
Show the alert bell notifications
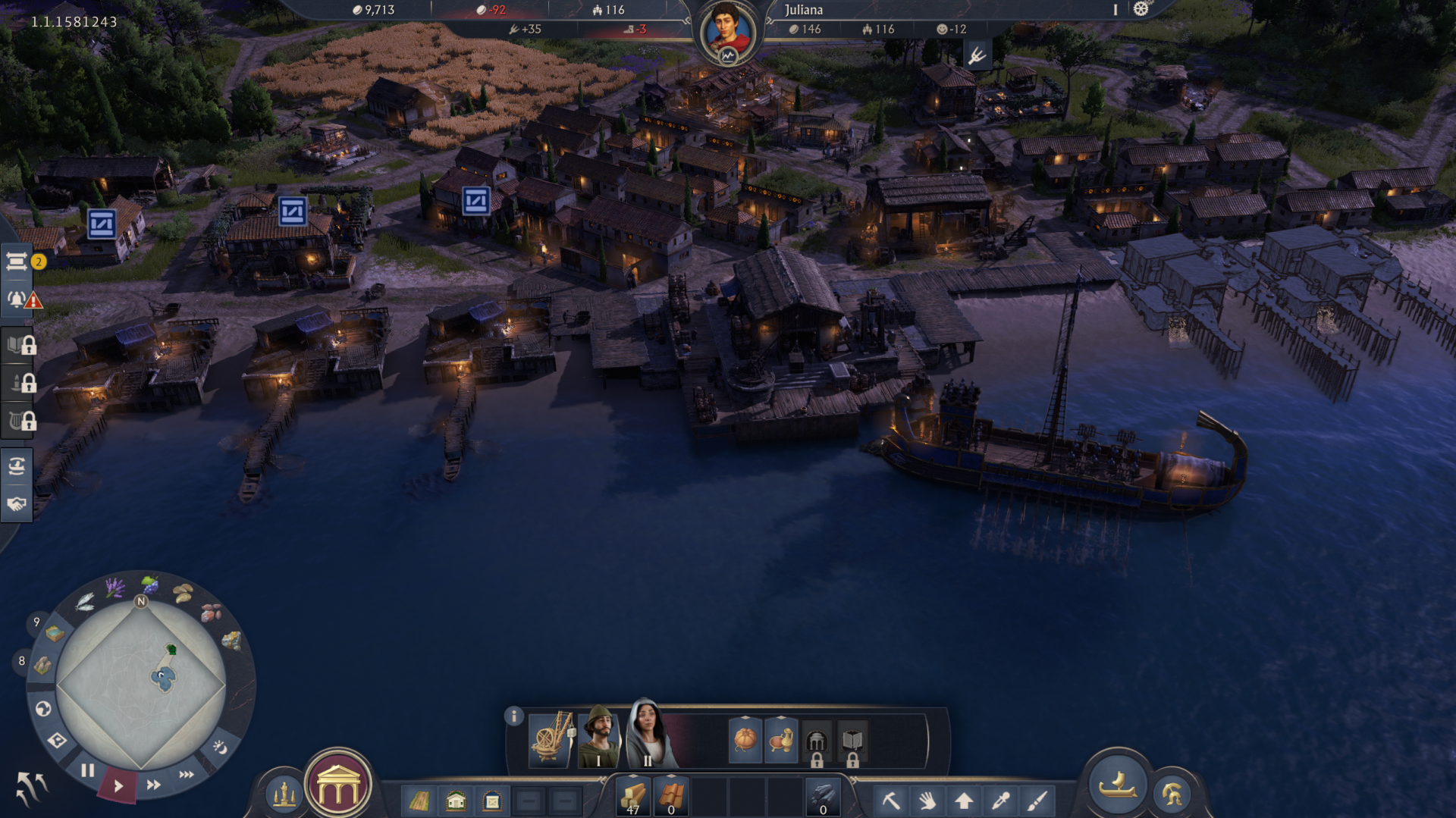coord(17,299)
